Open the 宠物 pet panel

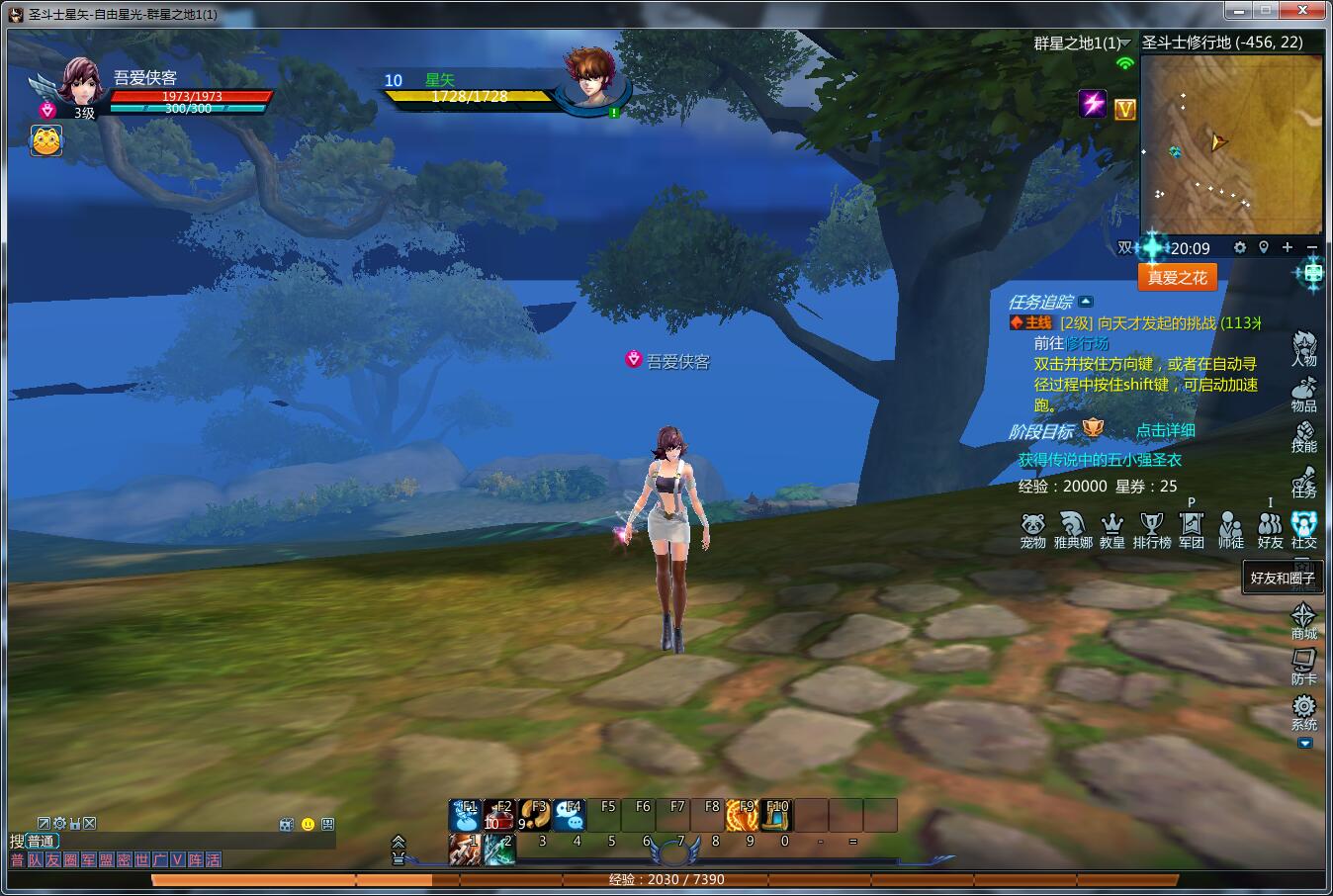tap(1033, 529)
